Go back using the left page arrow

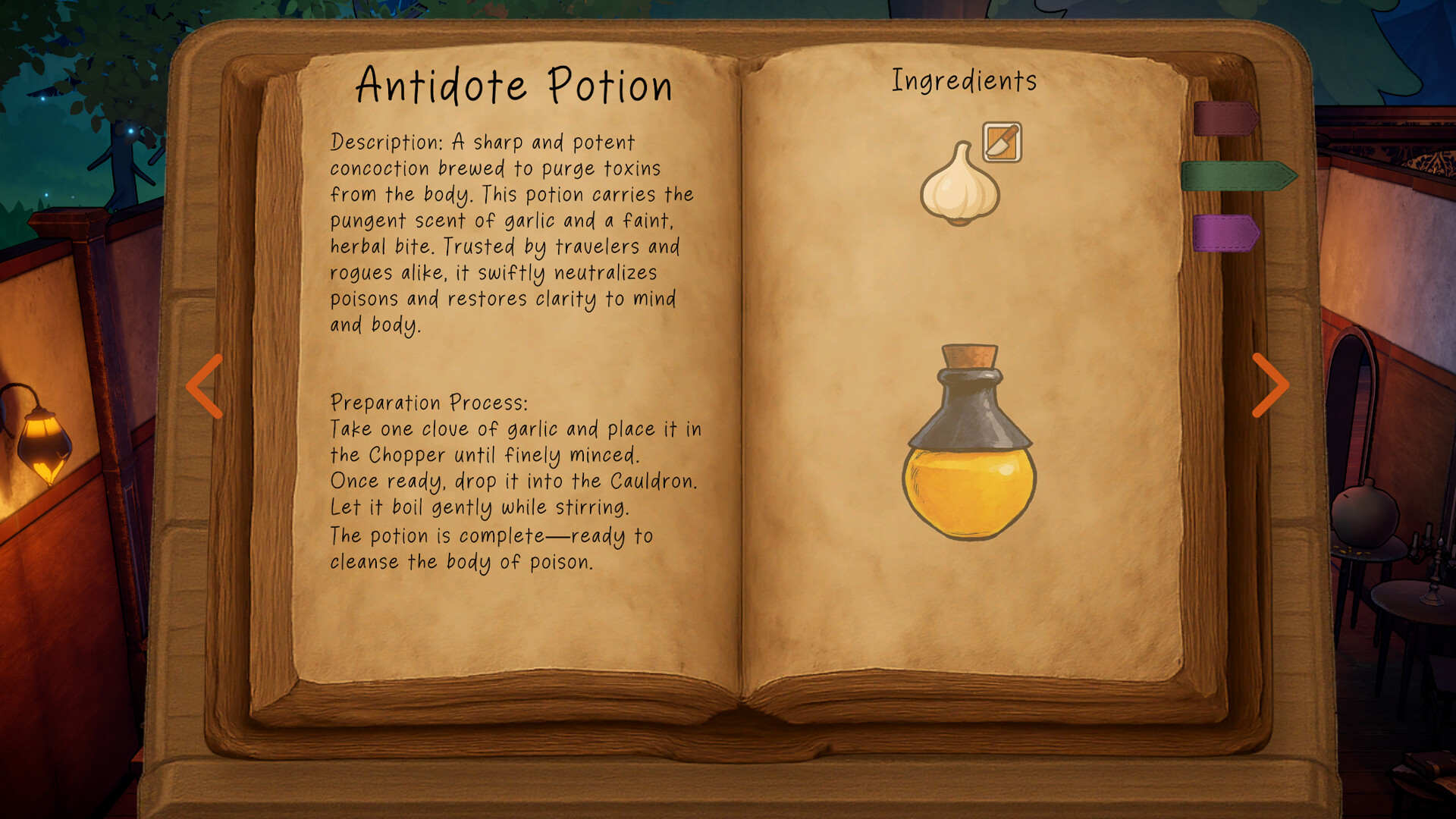202,387
